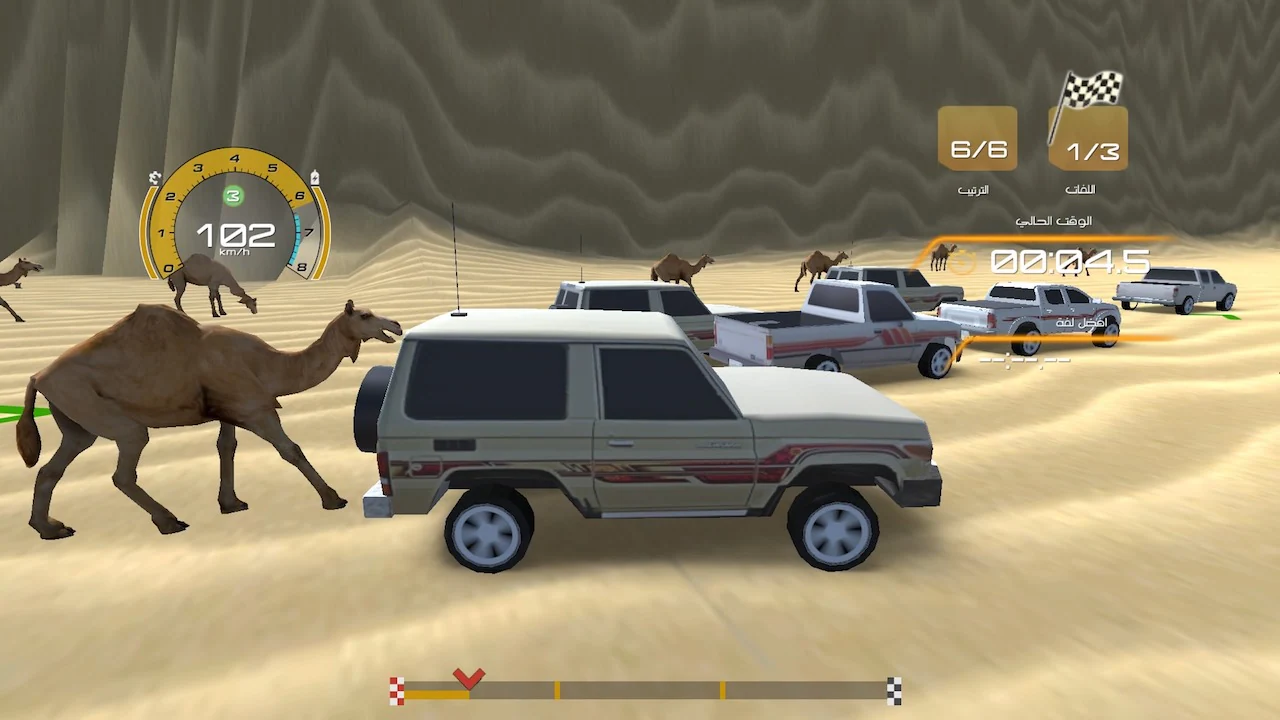Click the stopwatch icon beside the race timer
Screen dimensions: 1280x720
(960, 262)
